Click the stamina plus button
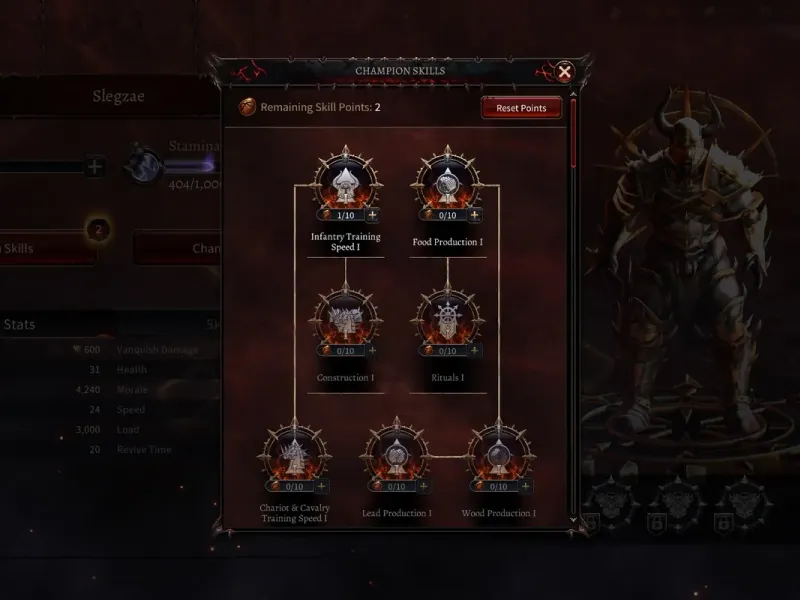This screenshot has width=800, height=600. pos(94,167)
